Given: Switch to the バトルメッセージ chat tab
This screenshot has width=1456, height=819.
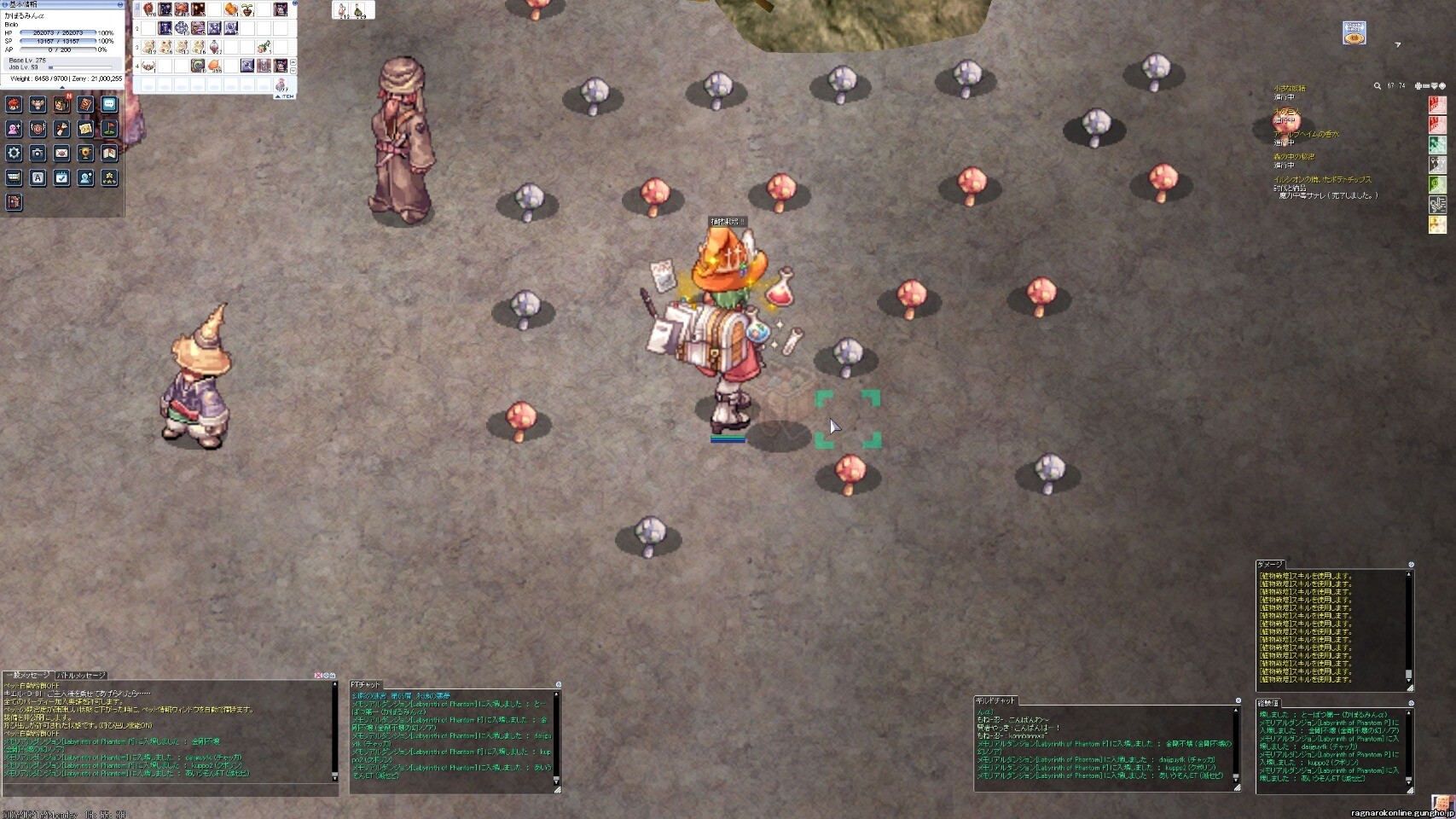Looking at the screenshot, I should [82, 676].
